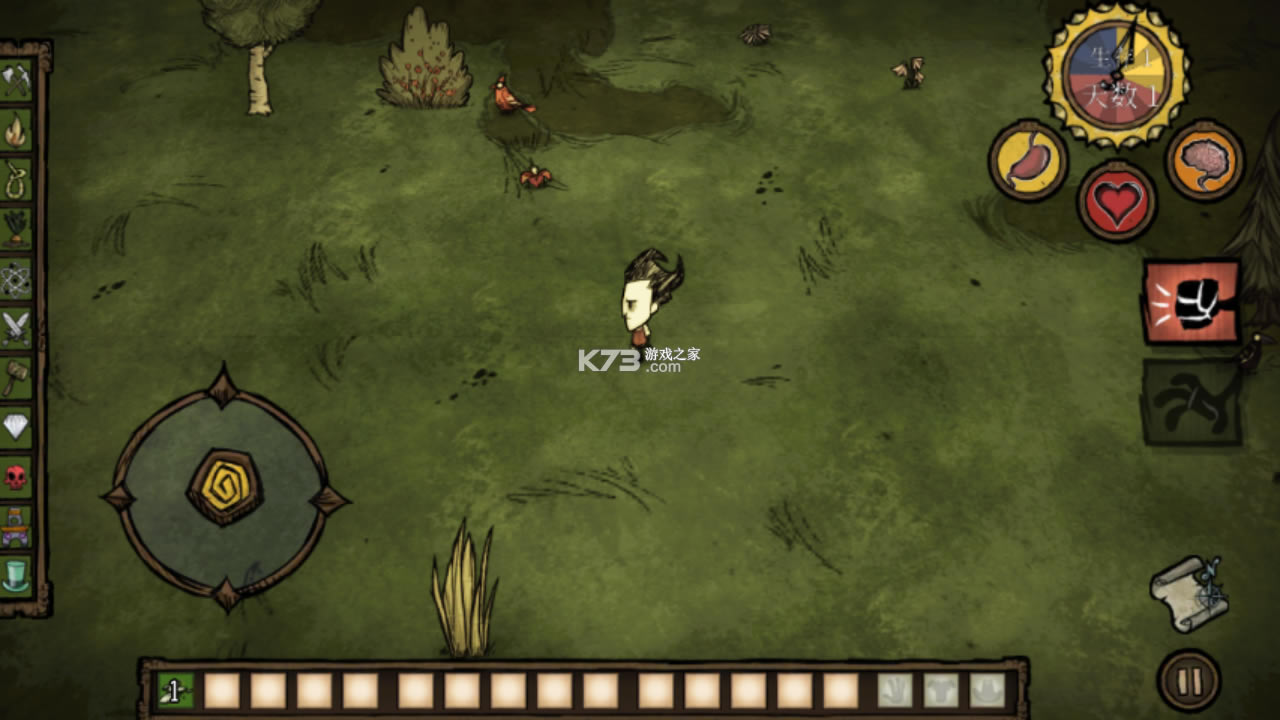Image resolution: width=1280 pixels, height=720 pixels.
Task: Tap the dark grabbing hand action button
Action: click(x=1191, y=402)
